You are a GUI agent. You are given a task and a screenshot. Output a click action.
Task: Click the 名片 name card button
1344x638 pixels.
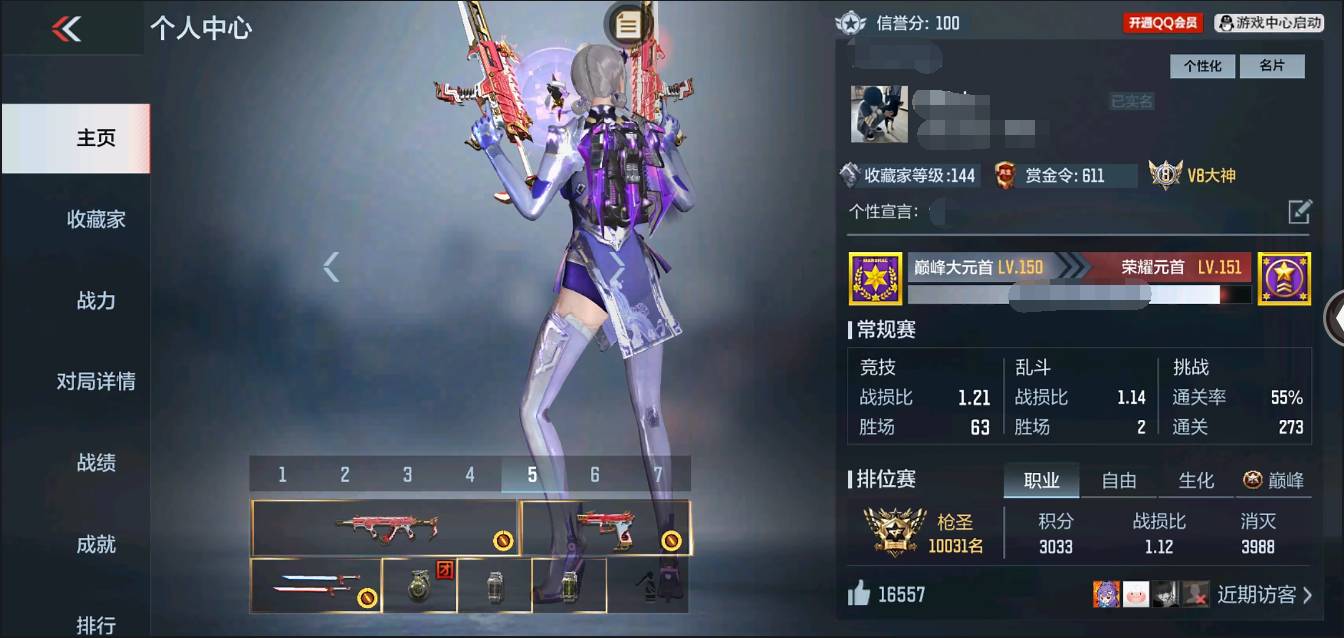1271,66
